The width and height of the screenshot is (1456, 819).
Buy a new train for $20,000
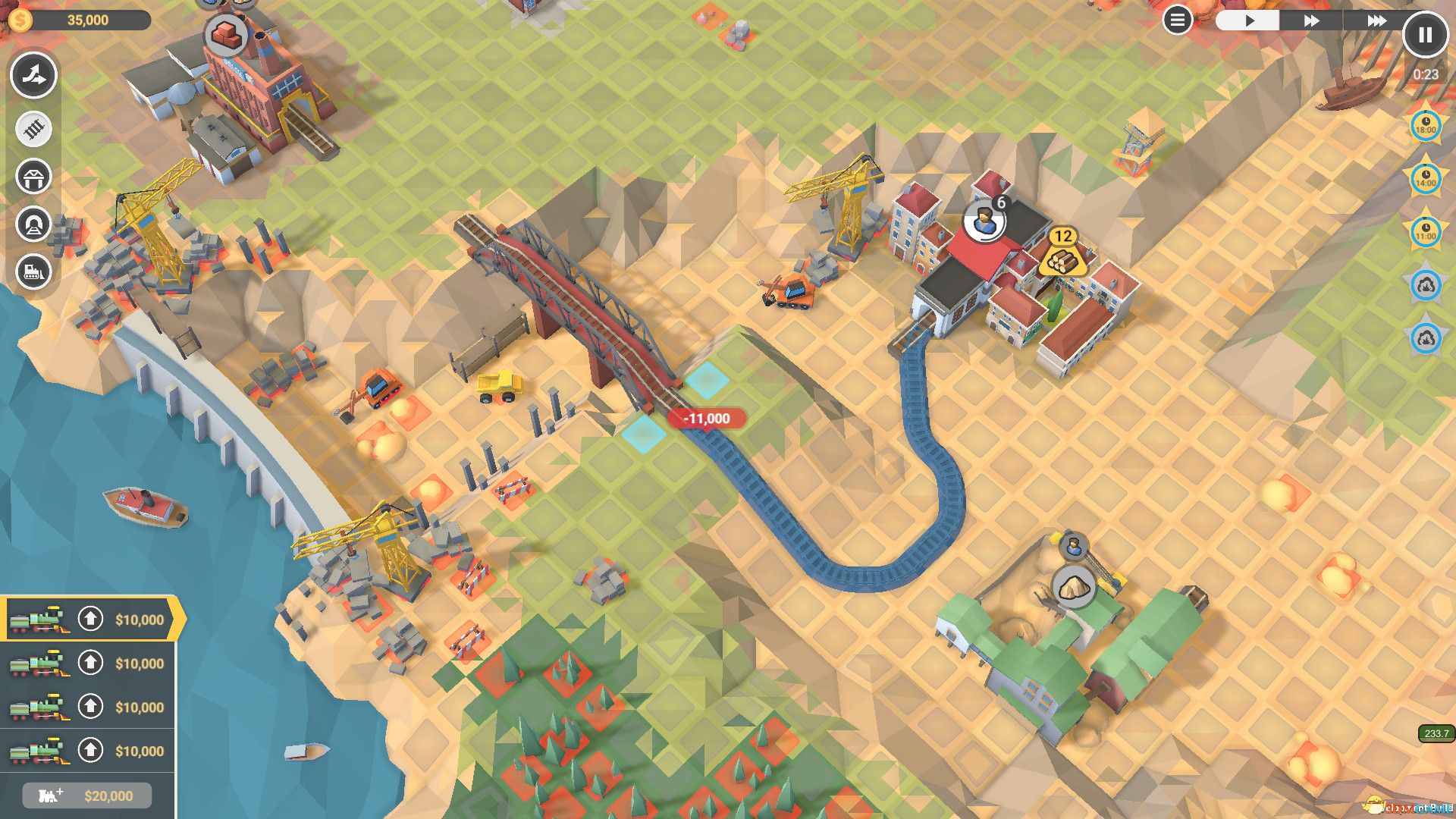click(86, 795)
